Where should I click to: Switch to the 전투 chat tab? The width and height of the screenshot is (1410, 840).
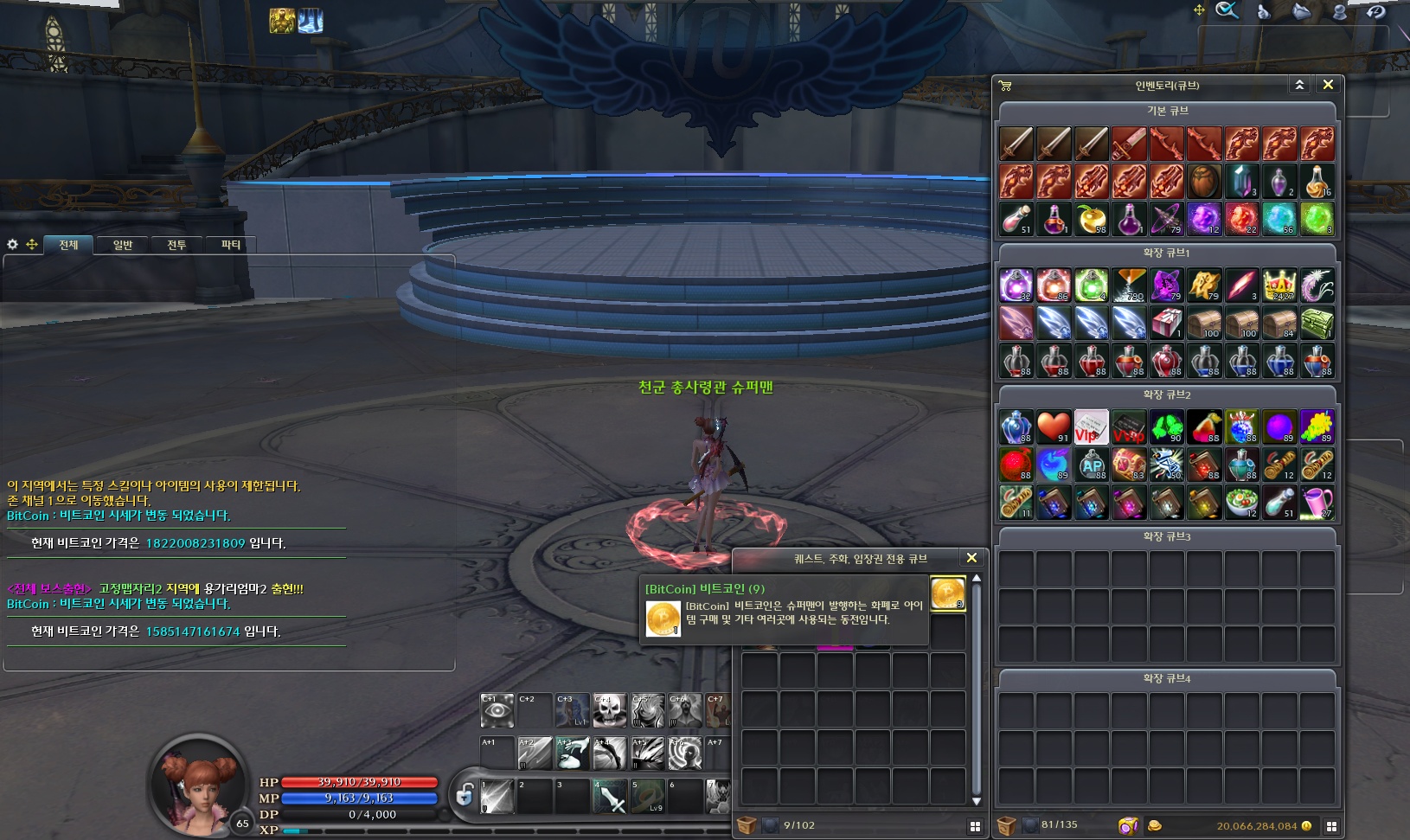pyautogui.click(x=176, y=245)
